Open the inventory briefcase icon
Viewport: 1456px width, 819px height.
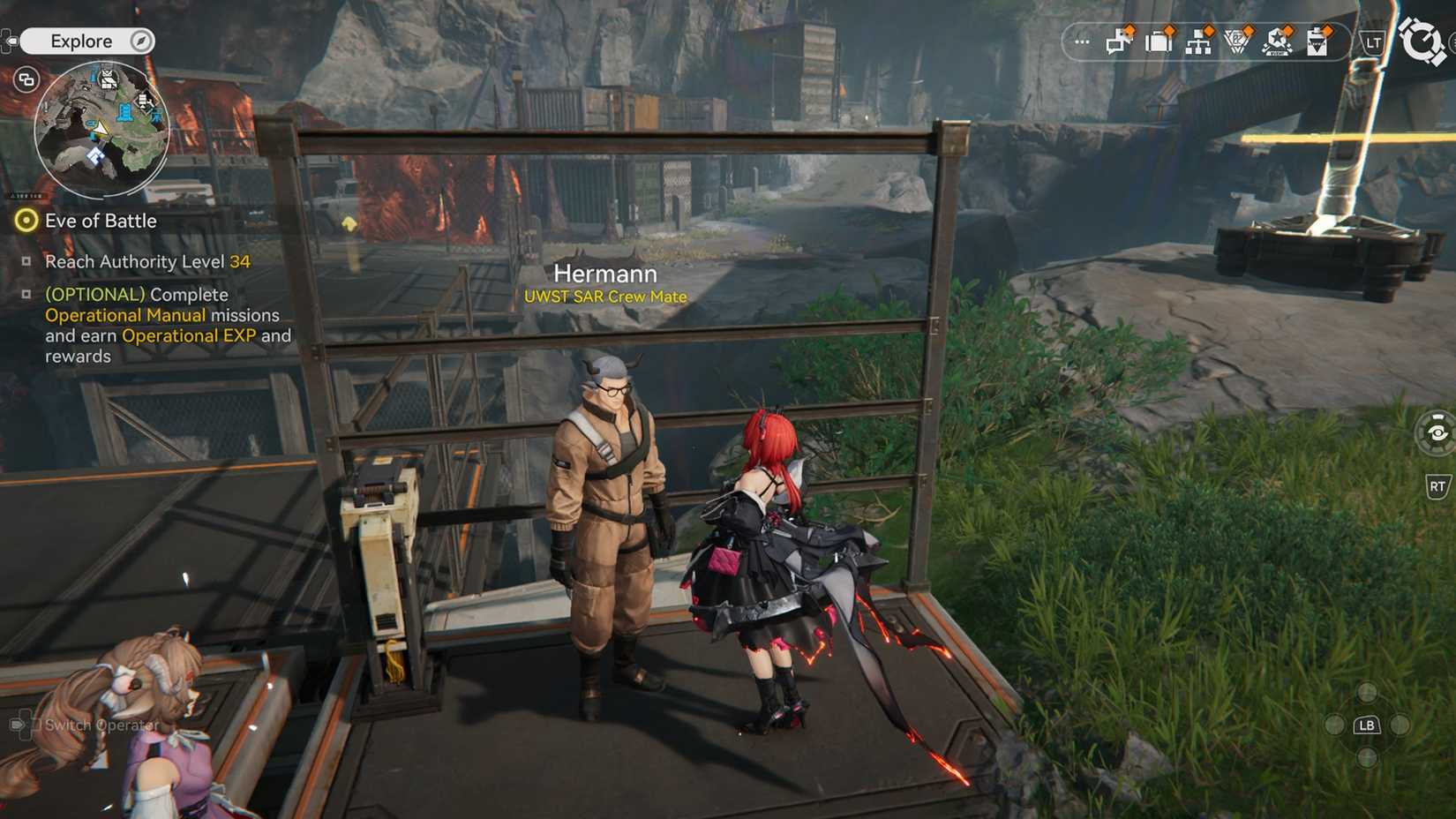pos(1158,41)
